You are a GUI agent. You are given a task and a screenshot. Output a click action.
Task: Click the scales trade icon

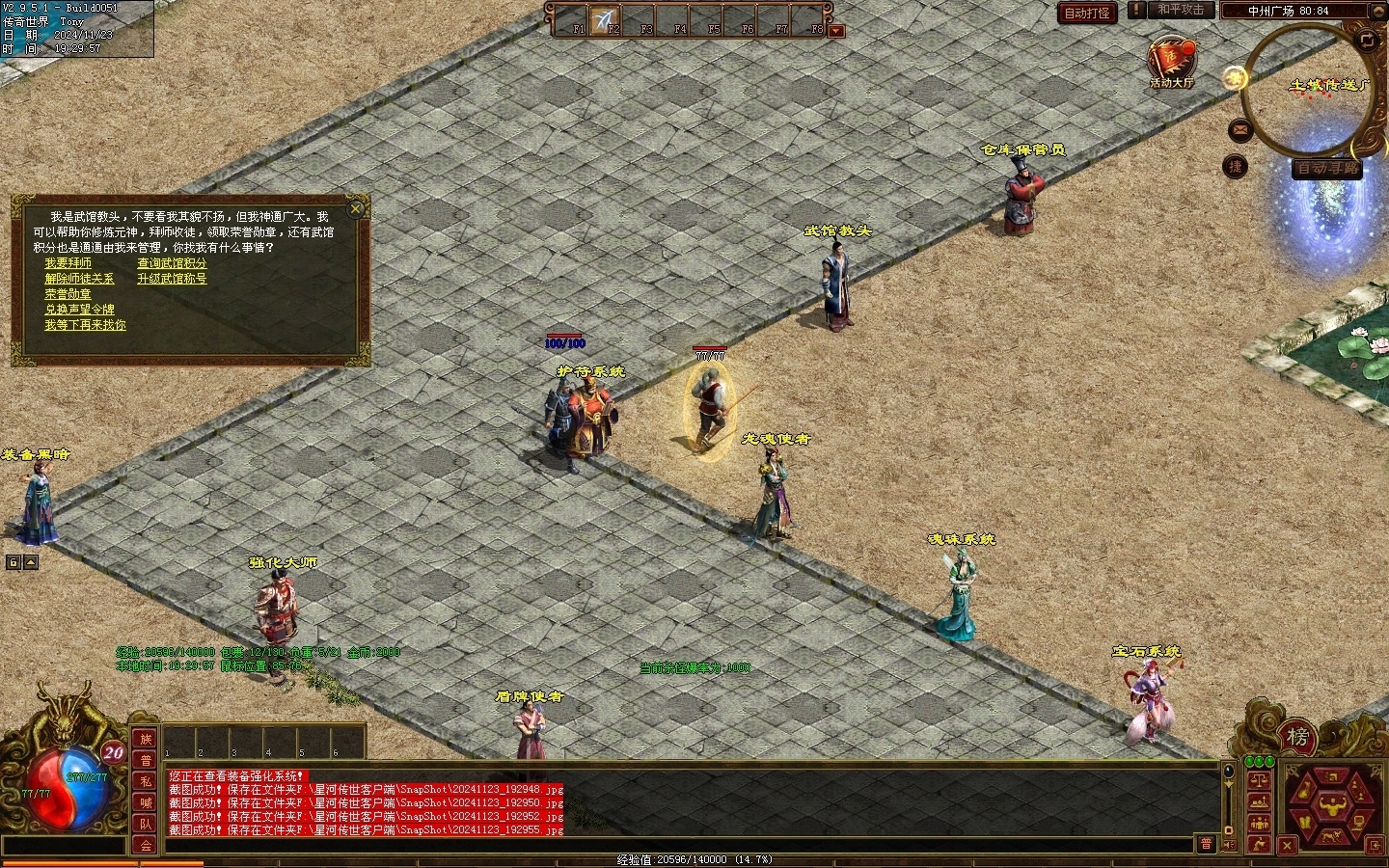point(1259,781)
